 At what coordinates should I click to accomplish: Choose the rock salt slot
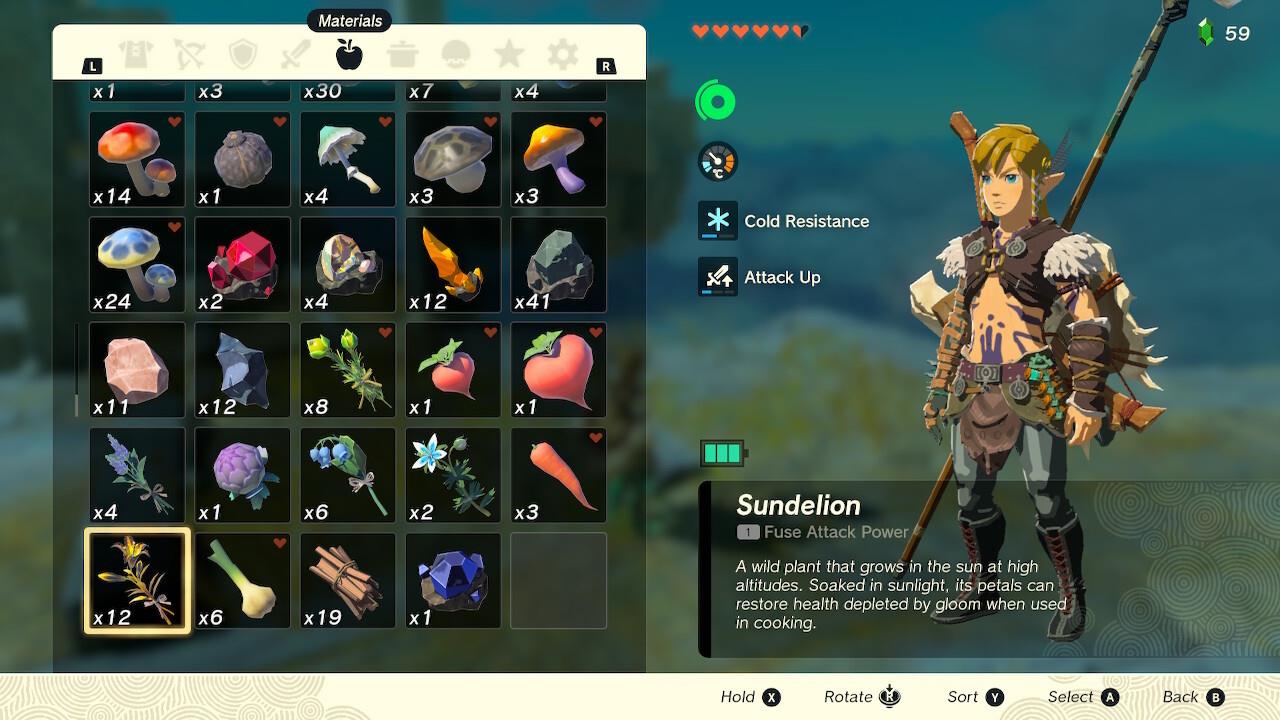click(137, 370)
